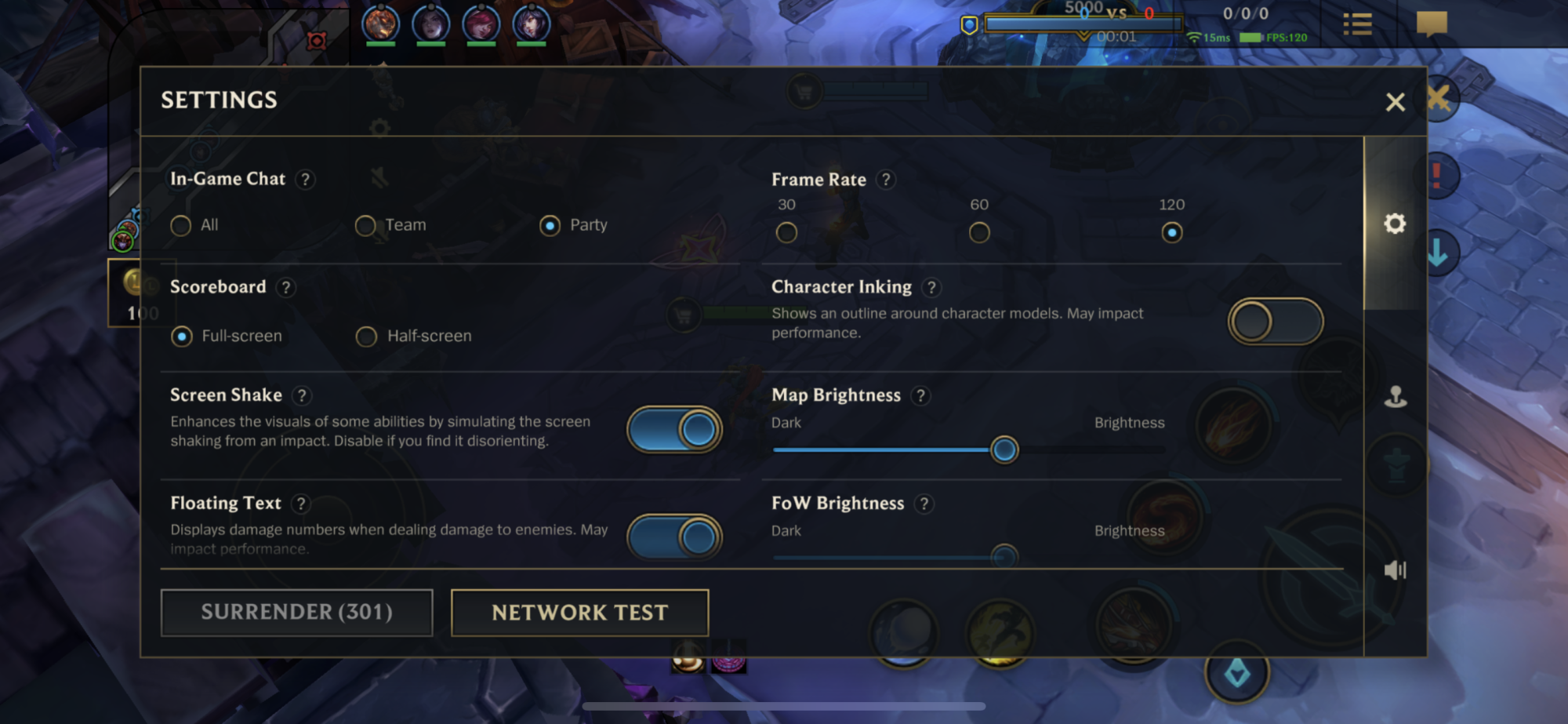Screen dimensions: 1568x724
Task: Turn off Screen Shake toggle
Action: tap(674, 430)
